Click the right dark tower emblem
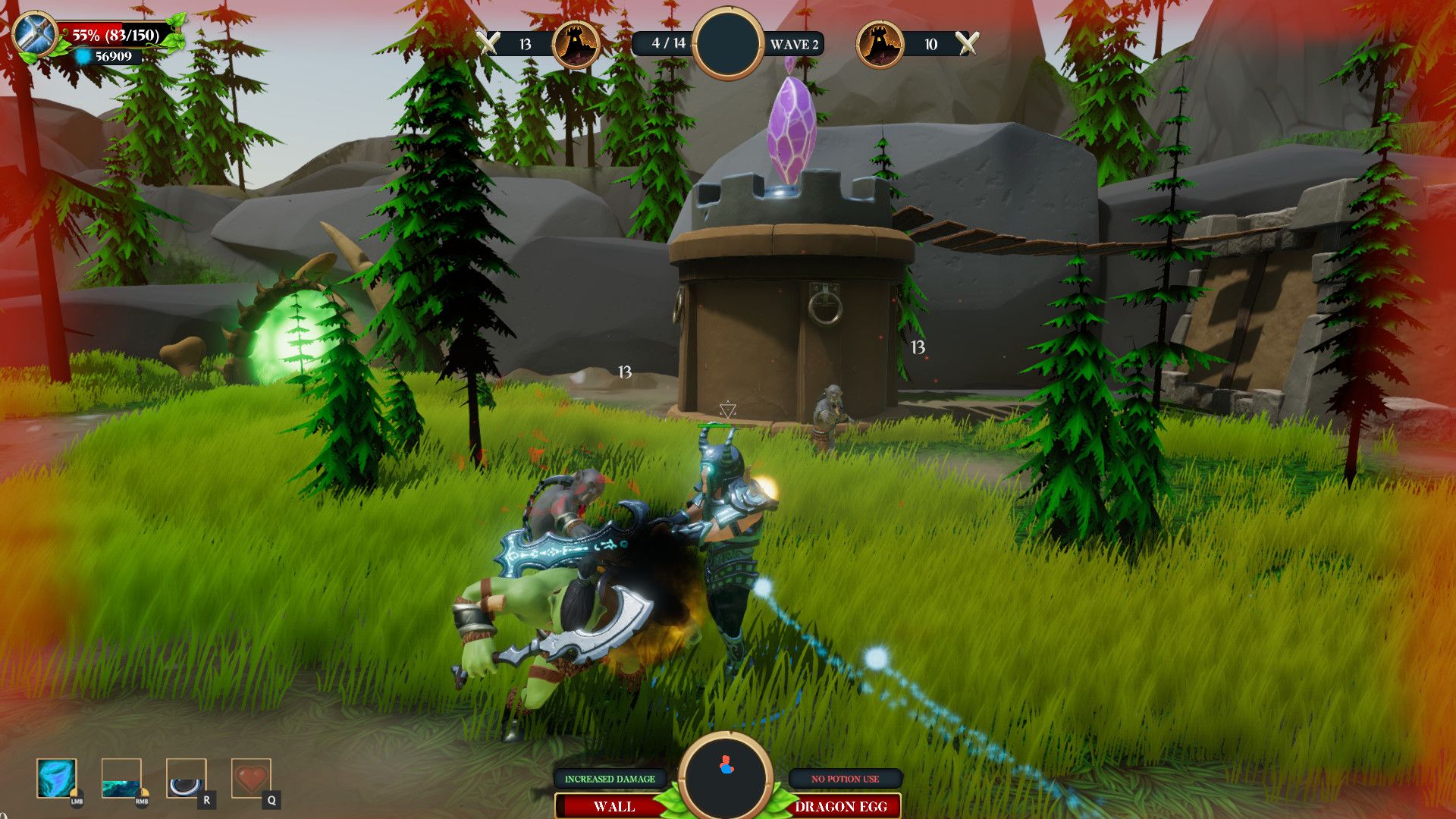The image size is (1456, 819). (x=880, y=44)
